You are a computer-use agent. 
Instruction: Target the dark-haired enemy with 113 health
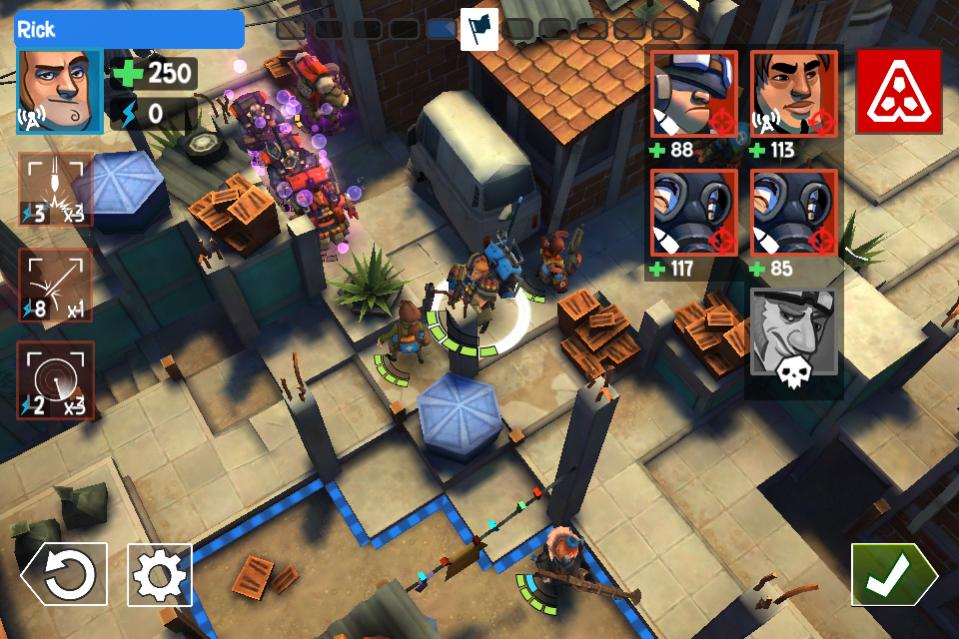(793, 94)
